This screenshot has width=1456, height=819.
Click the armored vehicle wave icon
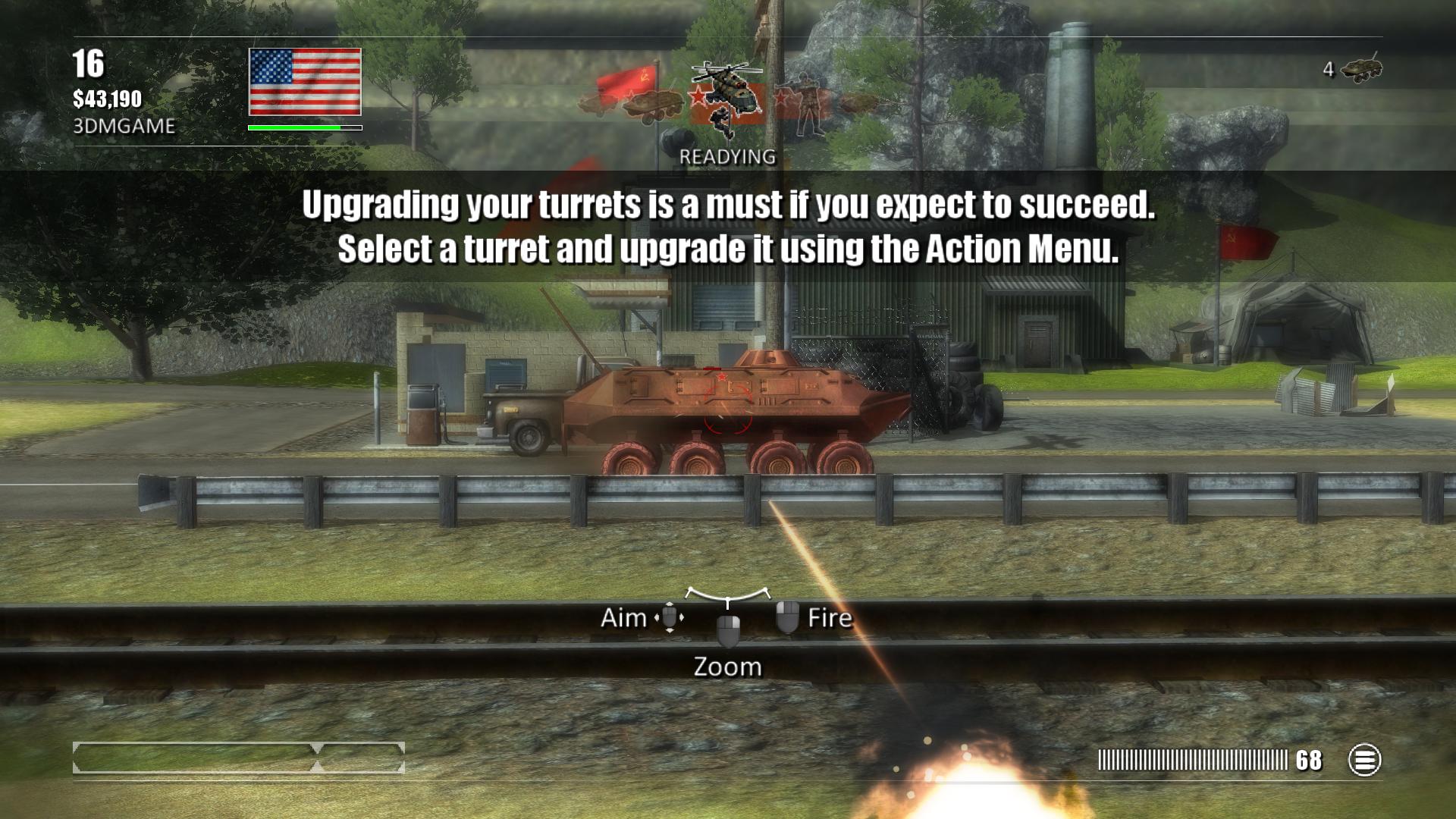click(x=654, y=104)
